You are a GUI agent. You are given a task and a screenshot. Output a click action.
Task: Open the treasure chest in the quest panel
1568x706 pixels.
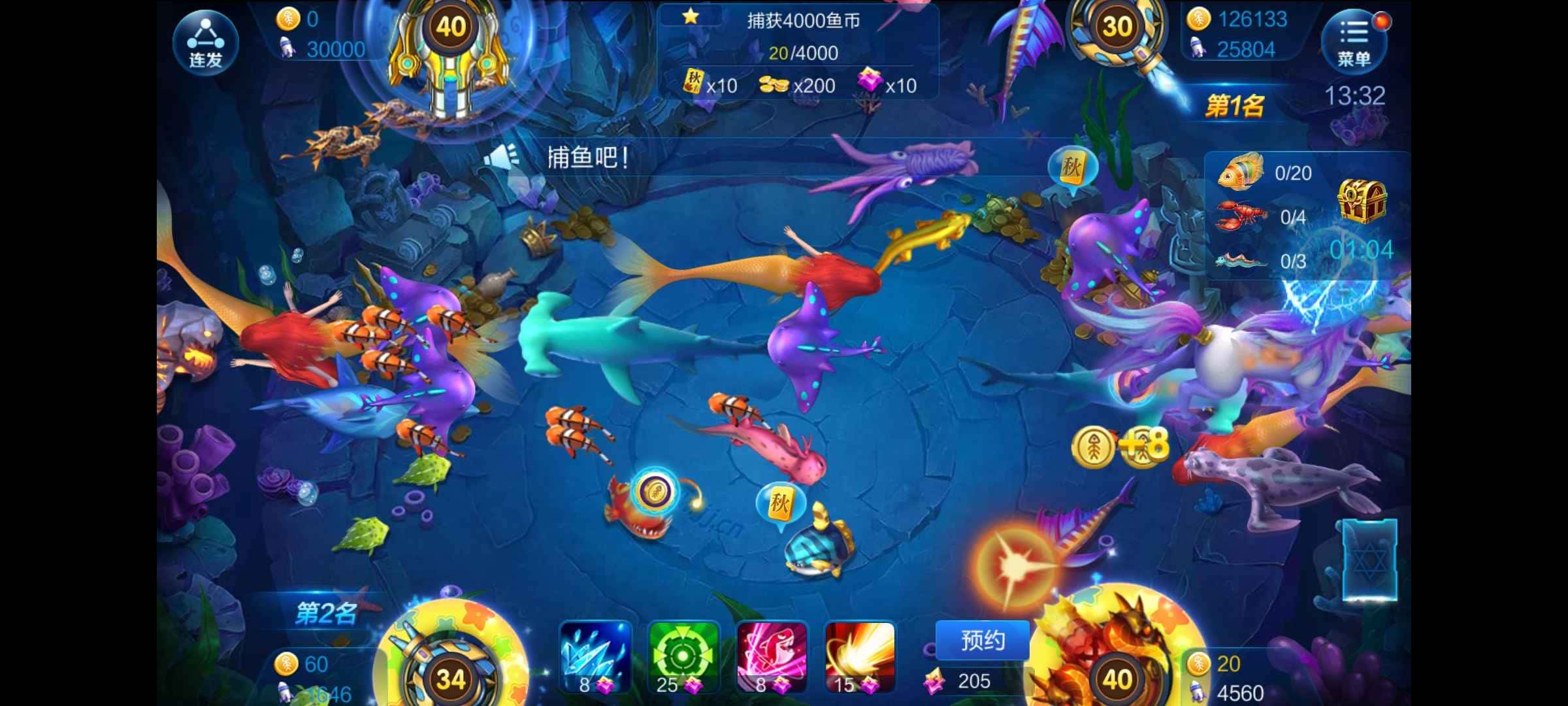1363,201
